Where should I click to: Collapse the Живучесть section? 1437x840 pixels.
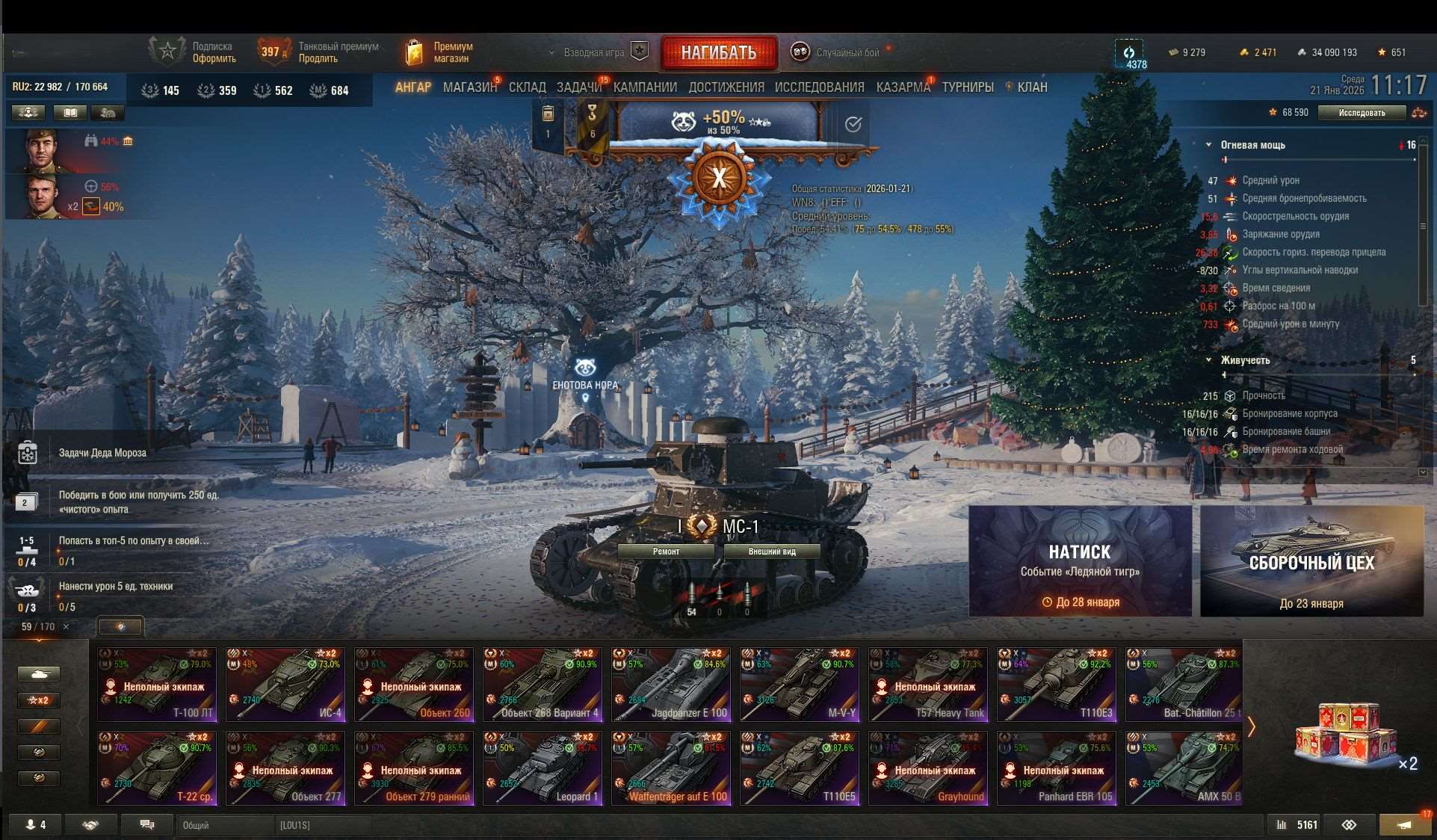(1211, 359)
